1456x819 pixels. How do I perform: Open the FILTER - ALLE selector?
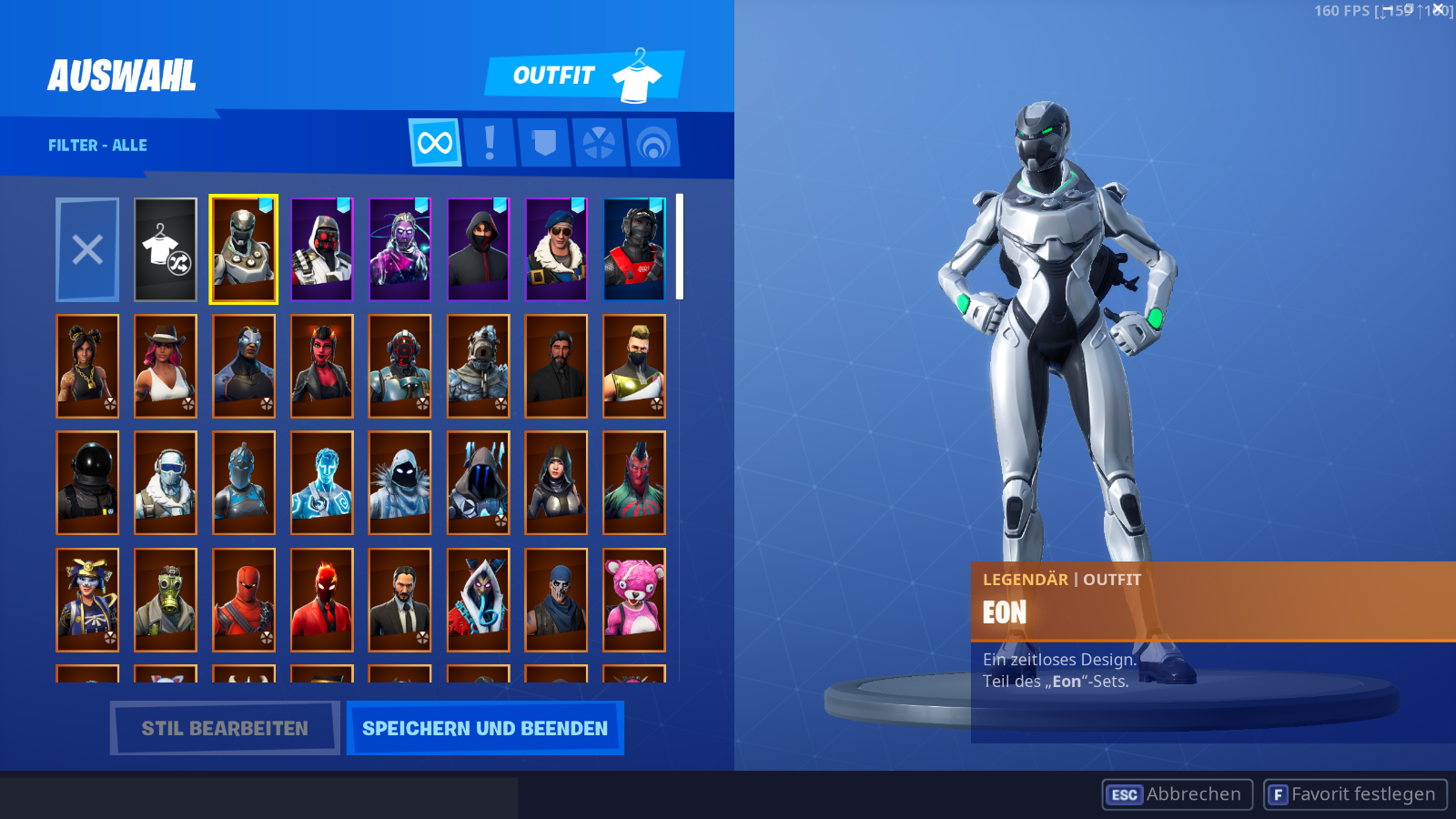point(97,145)
